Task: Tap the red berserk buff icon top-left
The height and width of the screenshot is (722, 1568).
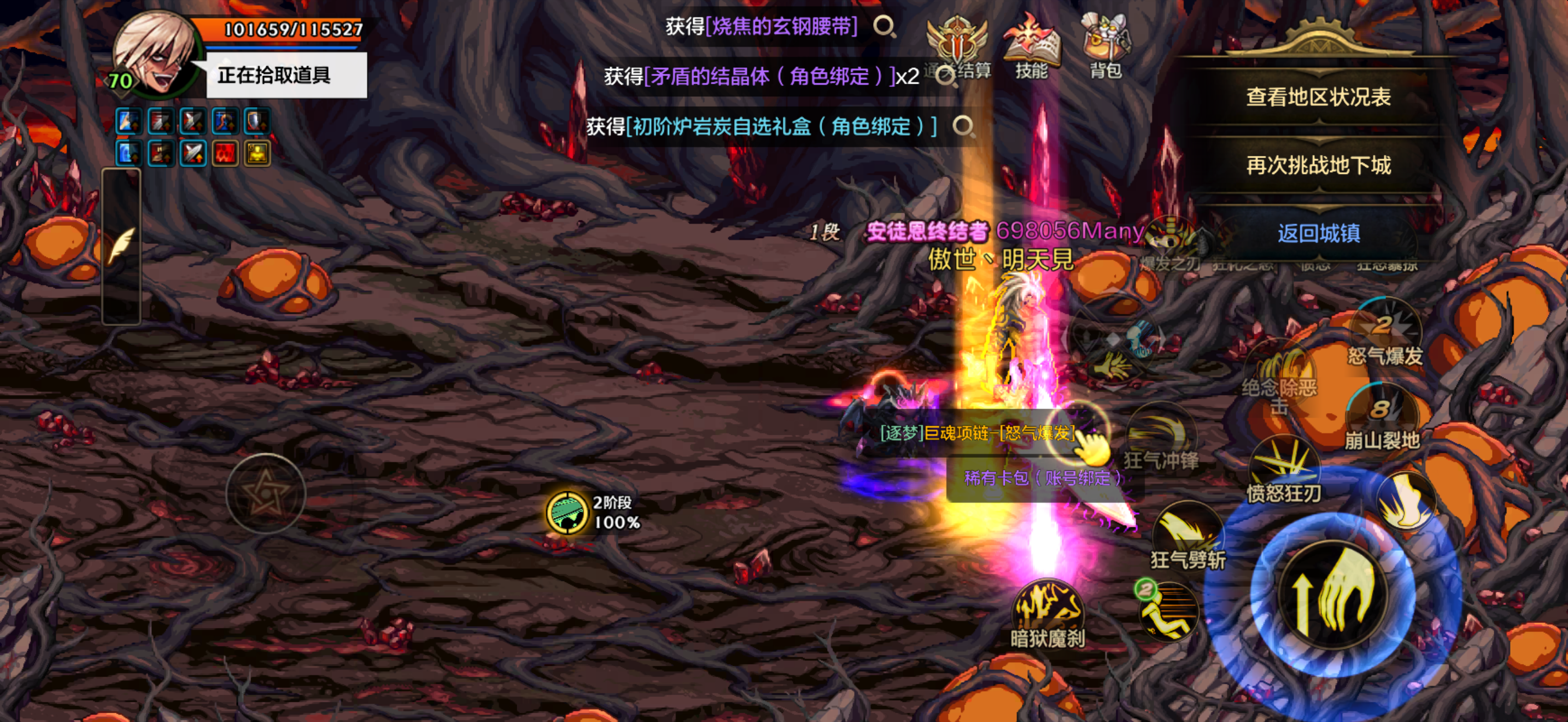Action: 224,153
